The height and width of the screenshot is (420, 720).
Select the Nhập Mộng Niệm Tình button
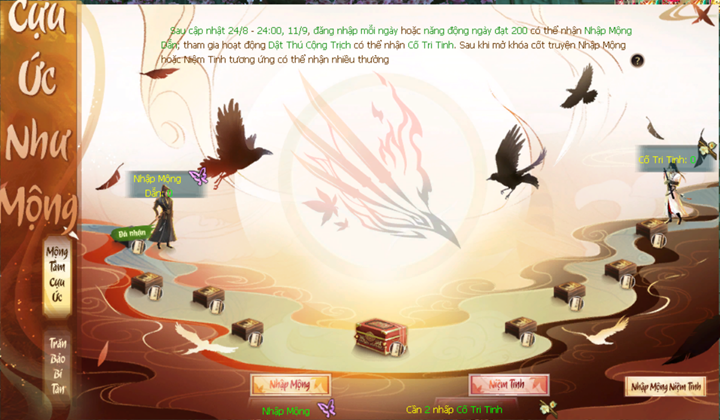tap(665, 385)
